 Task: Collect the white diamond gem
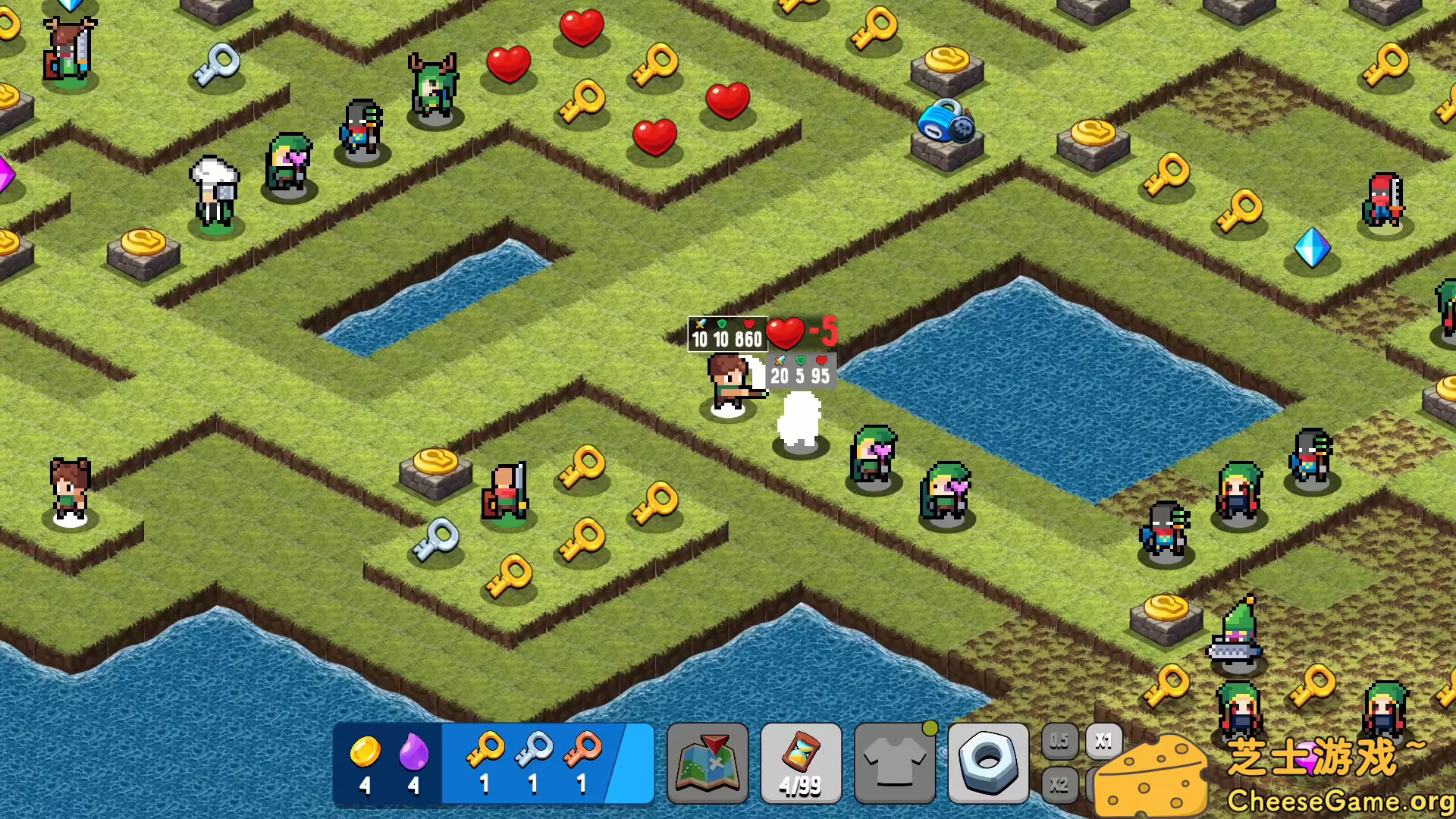(x=1313, y=249)
